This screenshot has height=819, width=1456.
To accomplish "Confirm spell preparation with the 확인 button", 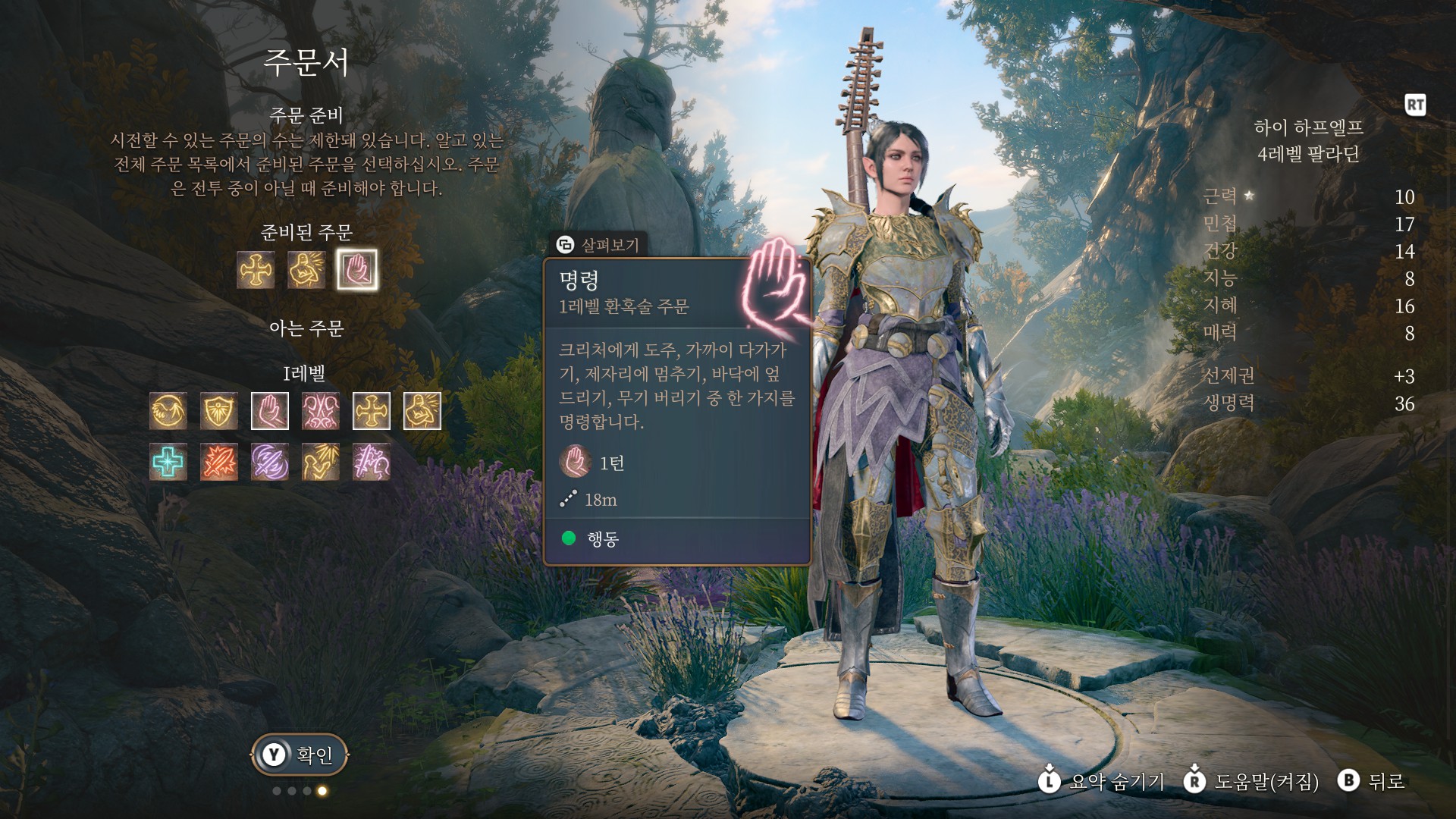I will coord(300,755).
